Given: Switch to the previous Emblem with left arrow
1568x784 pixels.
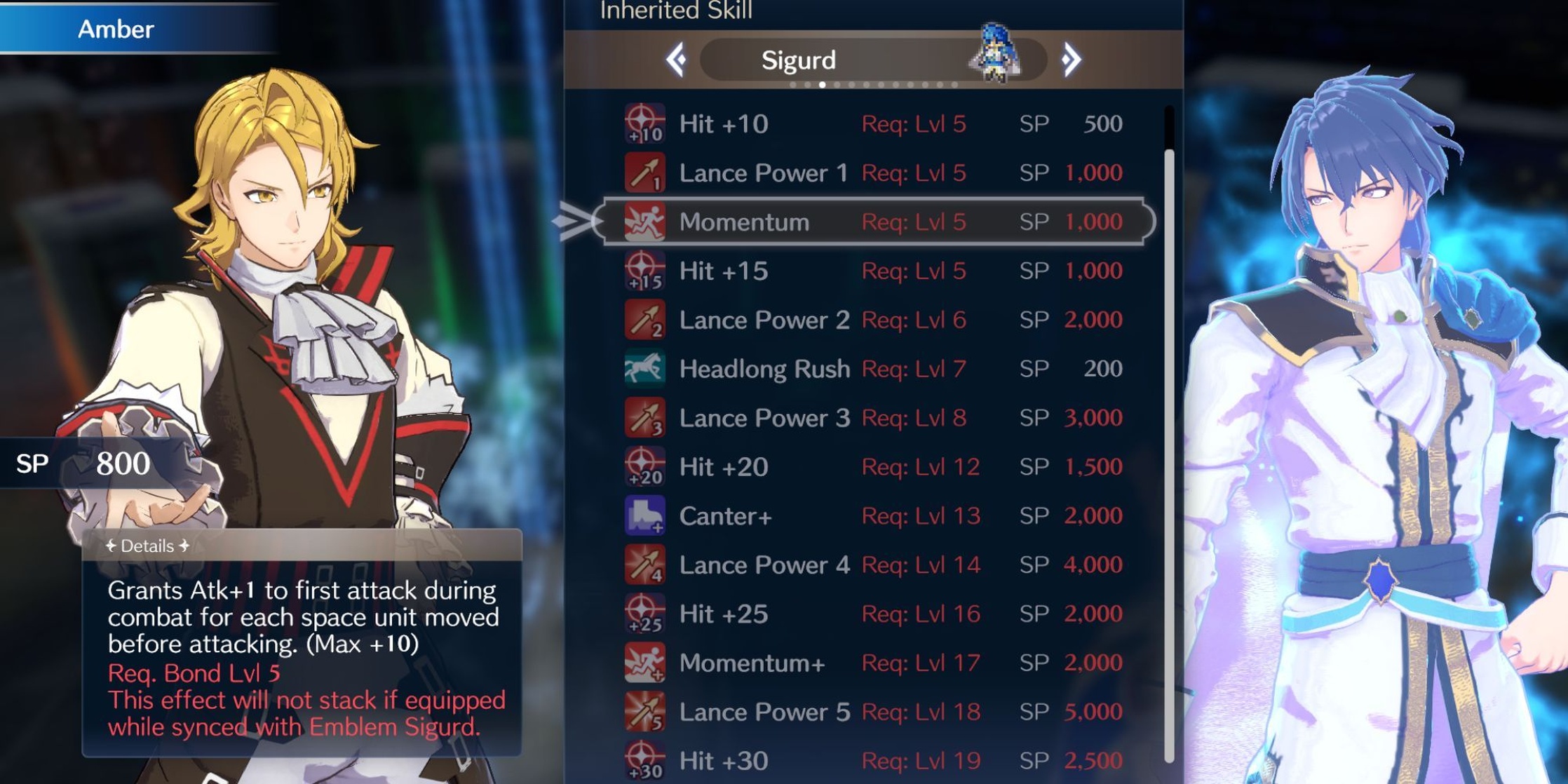Looking at the screenshot, I should pos(677,60).
